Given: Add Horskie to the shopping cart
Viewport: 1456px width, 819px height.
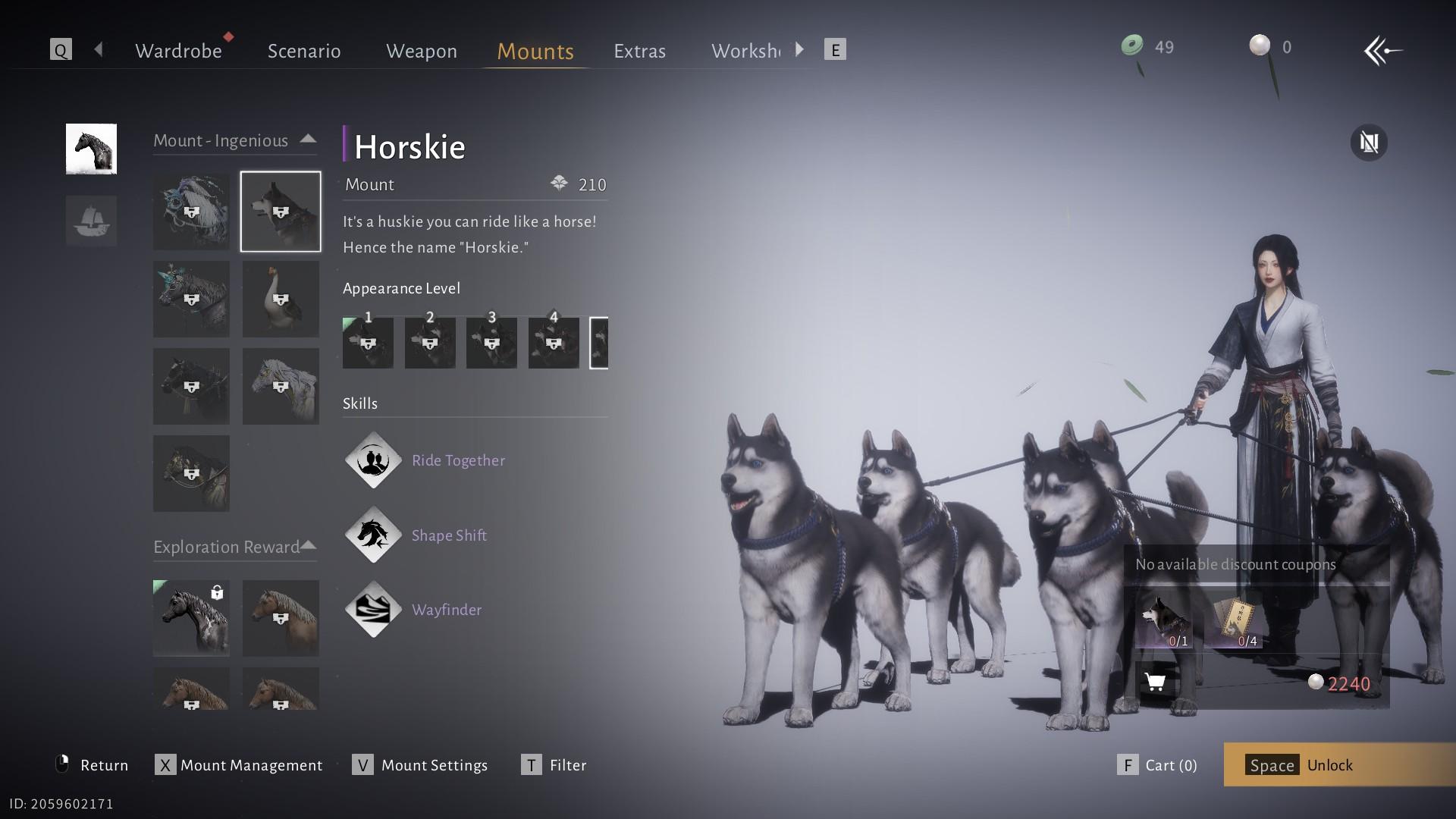Looking at the screenshot, I should 1155,682.
